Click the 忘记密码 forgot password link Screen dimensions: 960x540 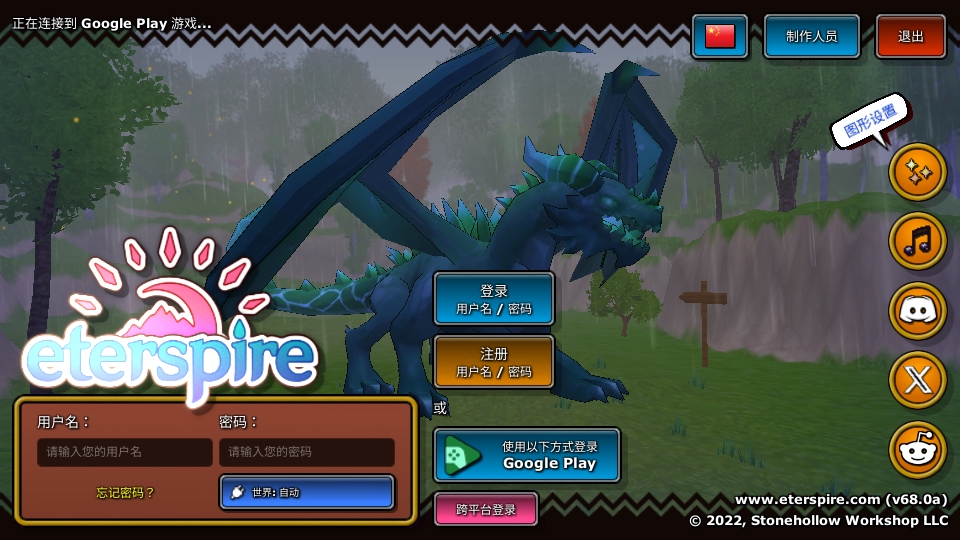[x=125, y=492]
